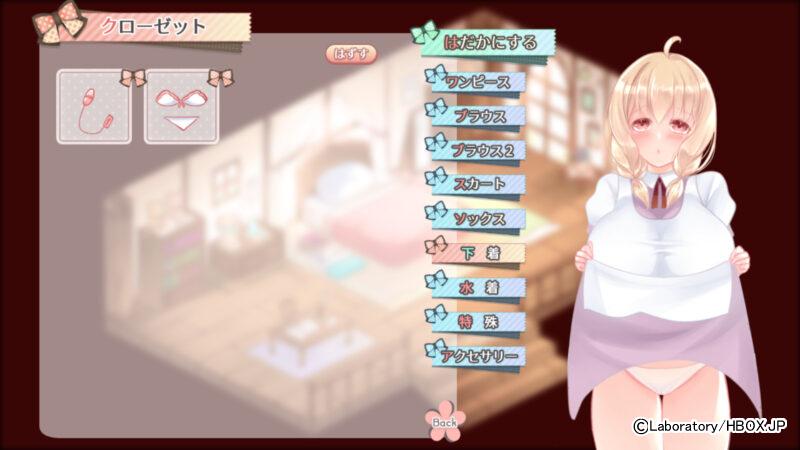This screenshot has height=450, width=800.
Task: Open the 水着 category
Action: tap(477, 287)
